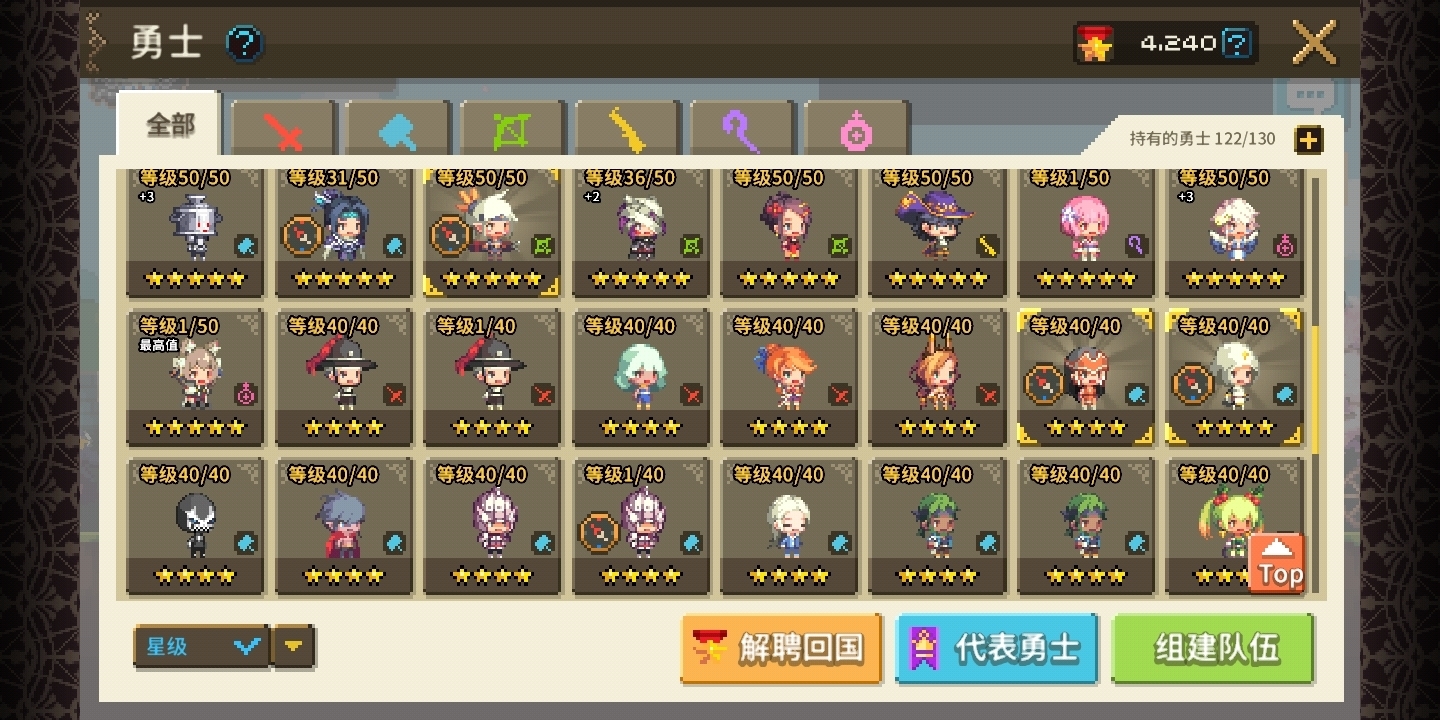Filter heroes by the green bow icon
Screen dimensions: 1440x720
coord(511,127)
